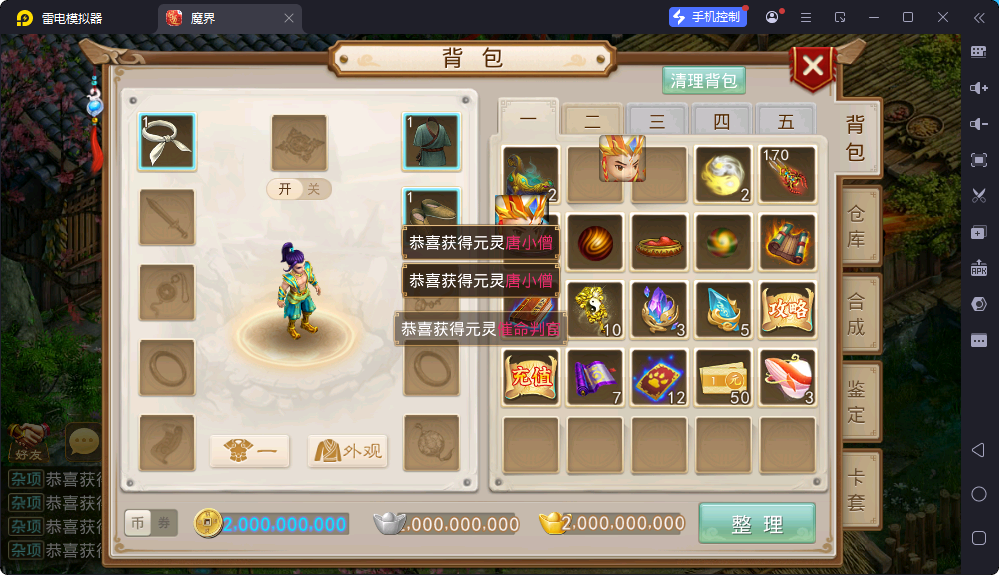Open the 合成 synthesis tab

tap(857, 313)
